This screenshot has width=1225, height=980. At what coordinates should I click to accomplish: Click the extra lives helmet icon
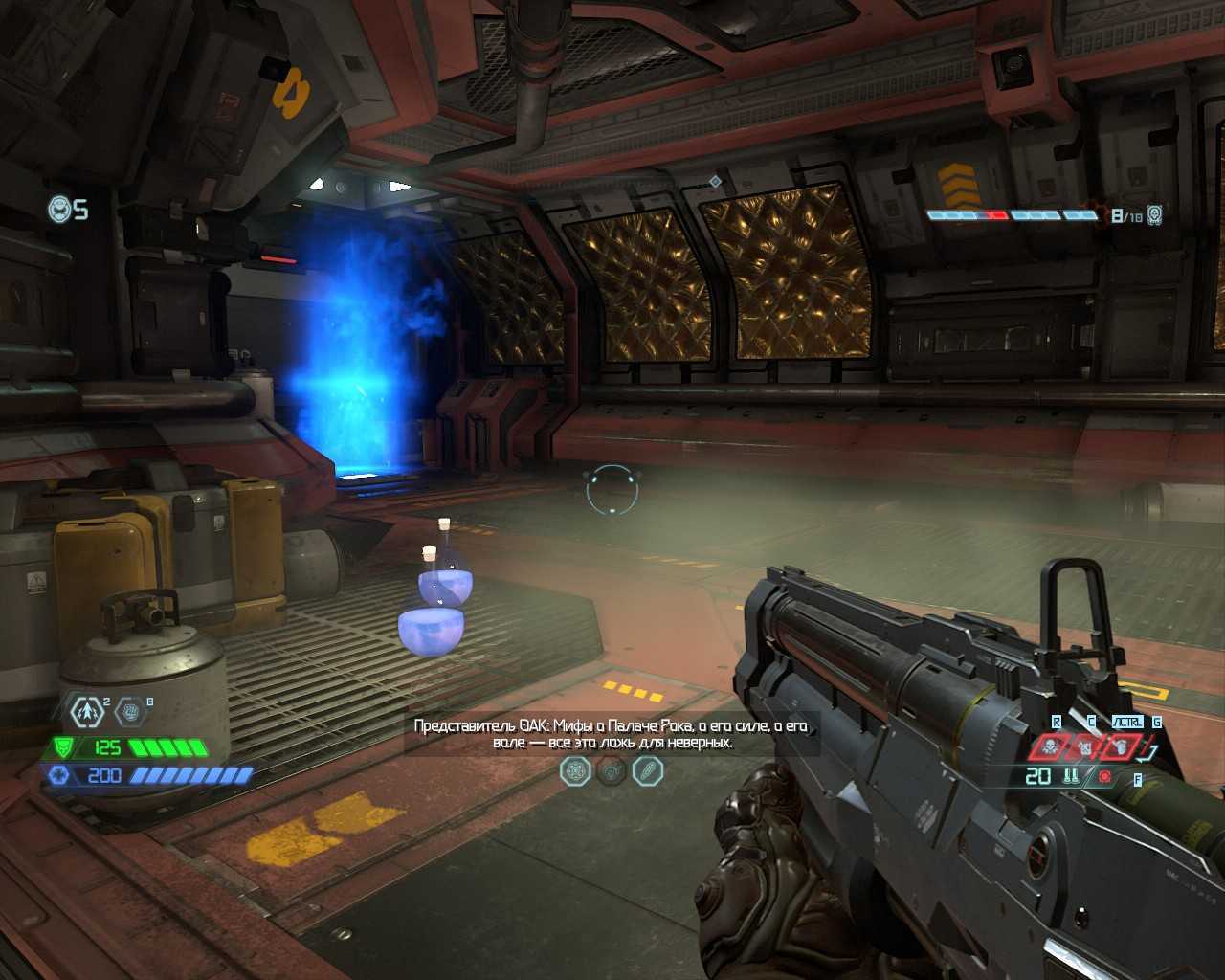coord(59,209)
